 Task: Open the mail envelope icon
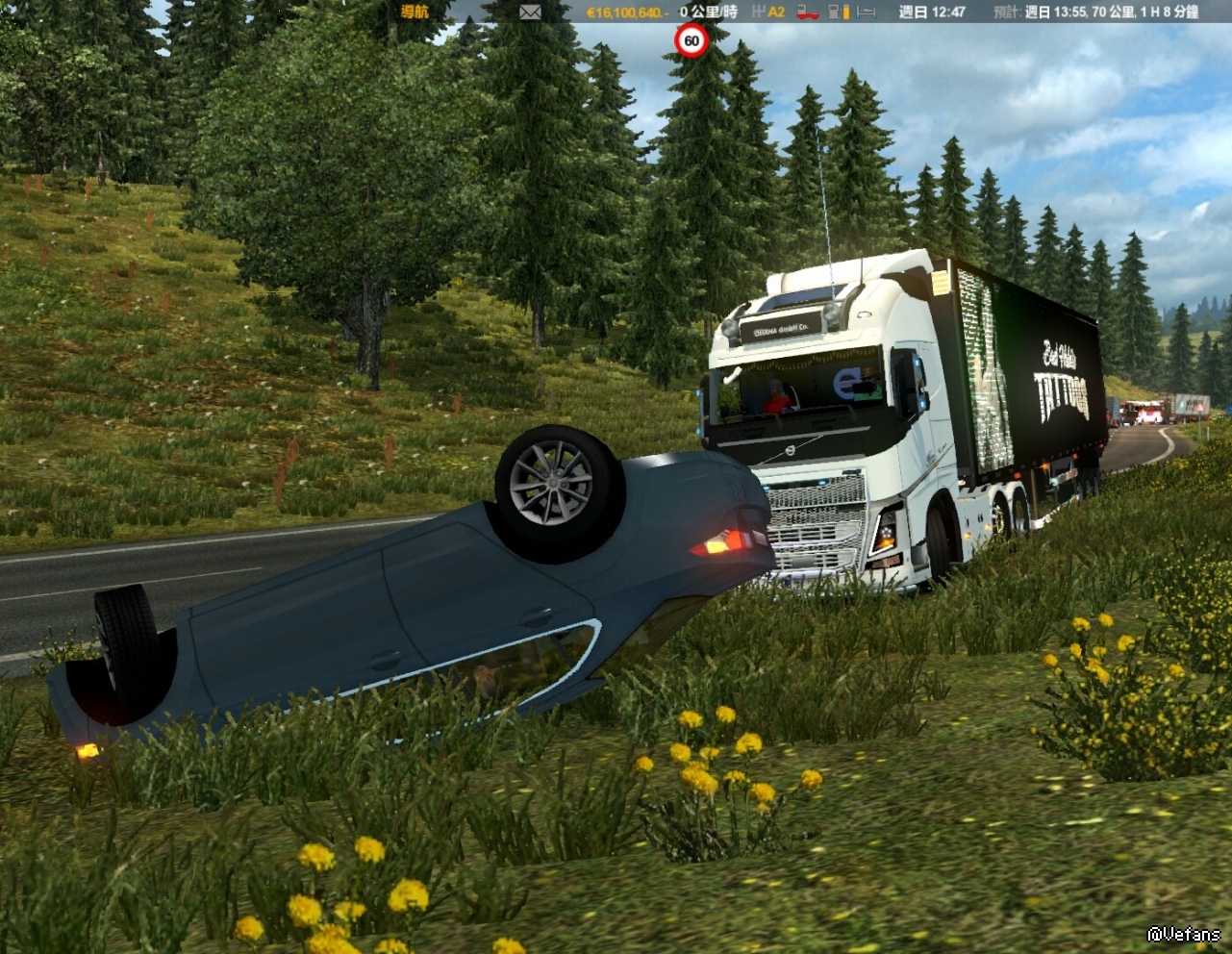(x=530, y=12)
